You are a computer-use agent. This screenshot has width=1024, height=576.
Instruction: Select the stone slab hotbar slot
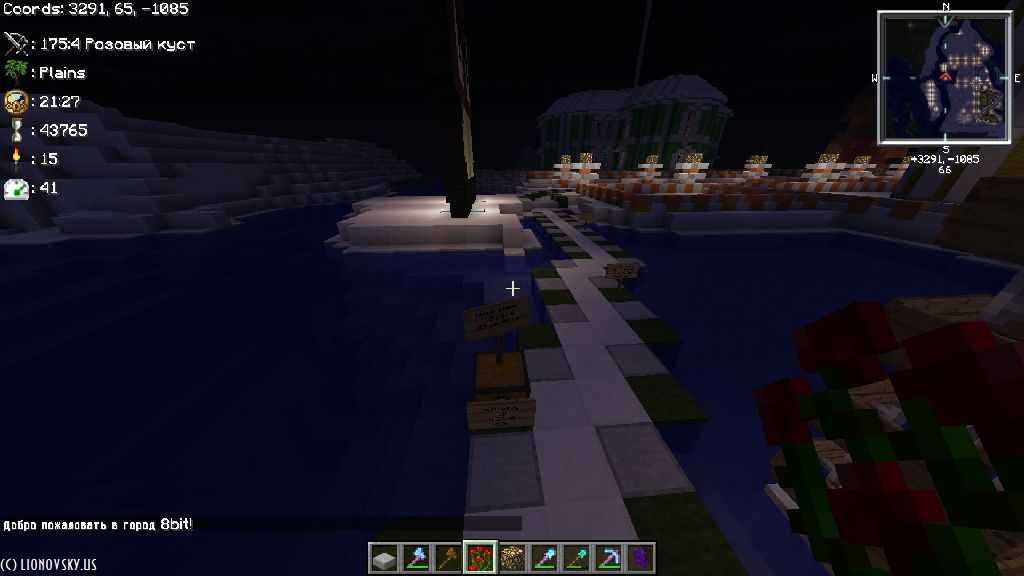pos(383,558)
